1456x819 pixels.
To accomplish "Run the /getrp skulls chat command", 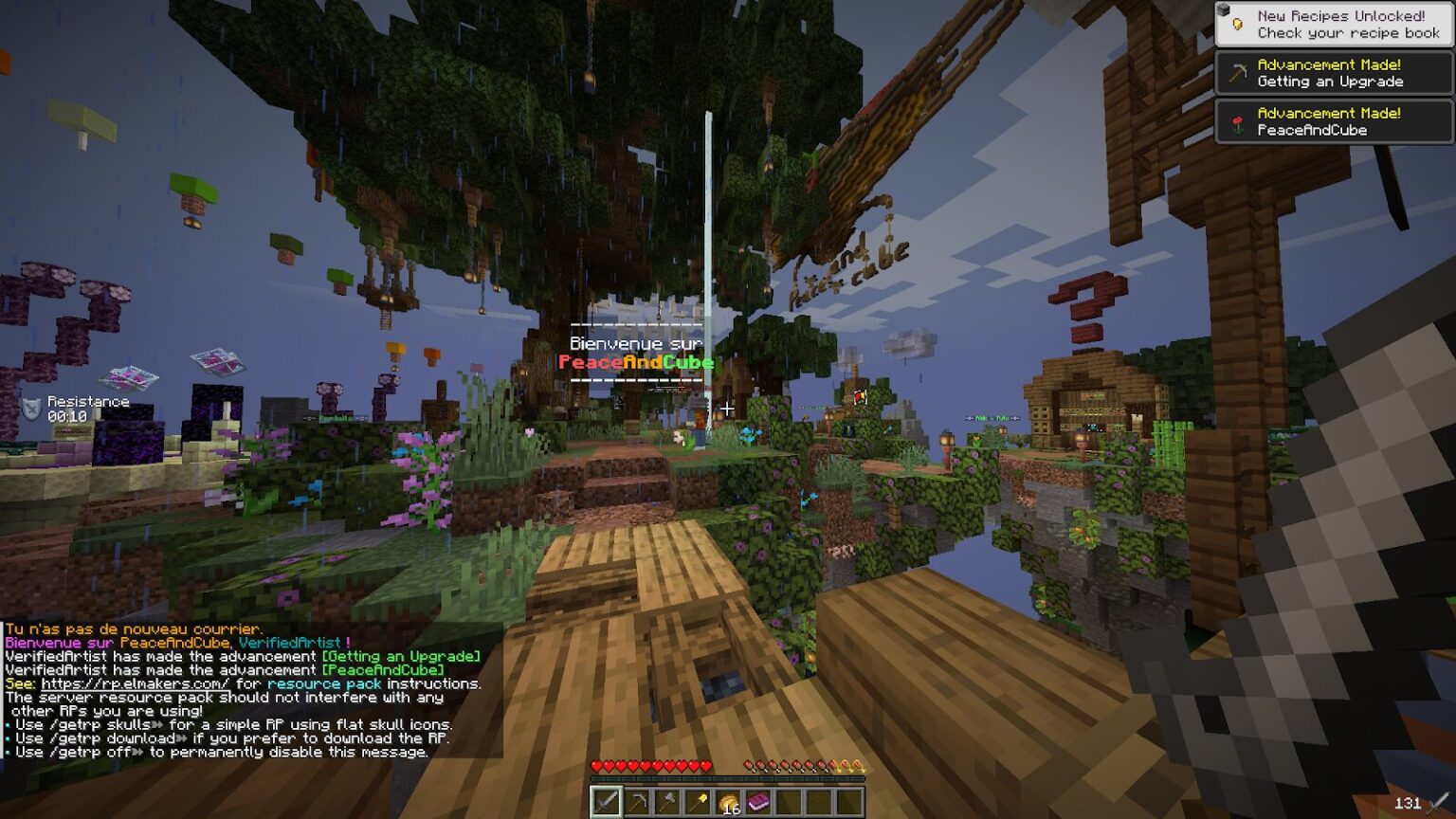I will coord(107,723).
